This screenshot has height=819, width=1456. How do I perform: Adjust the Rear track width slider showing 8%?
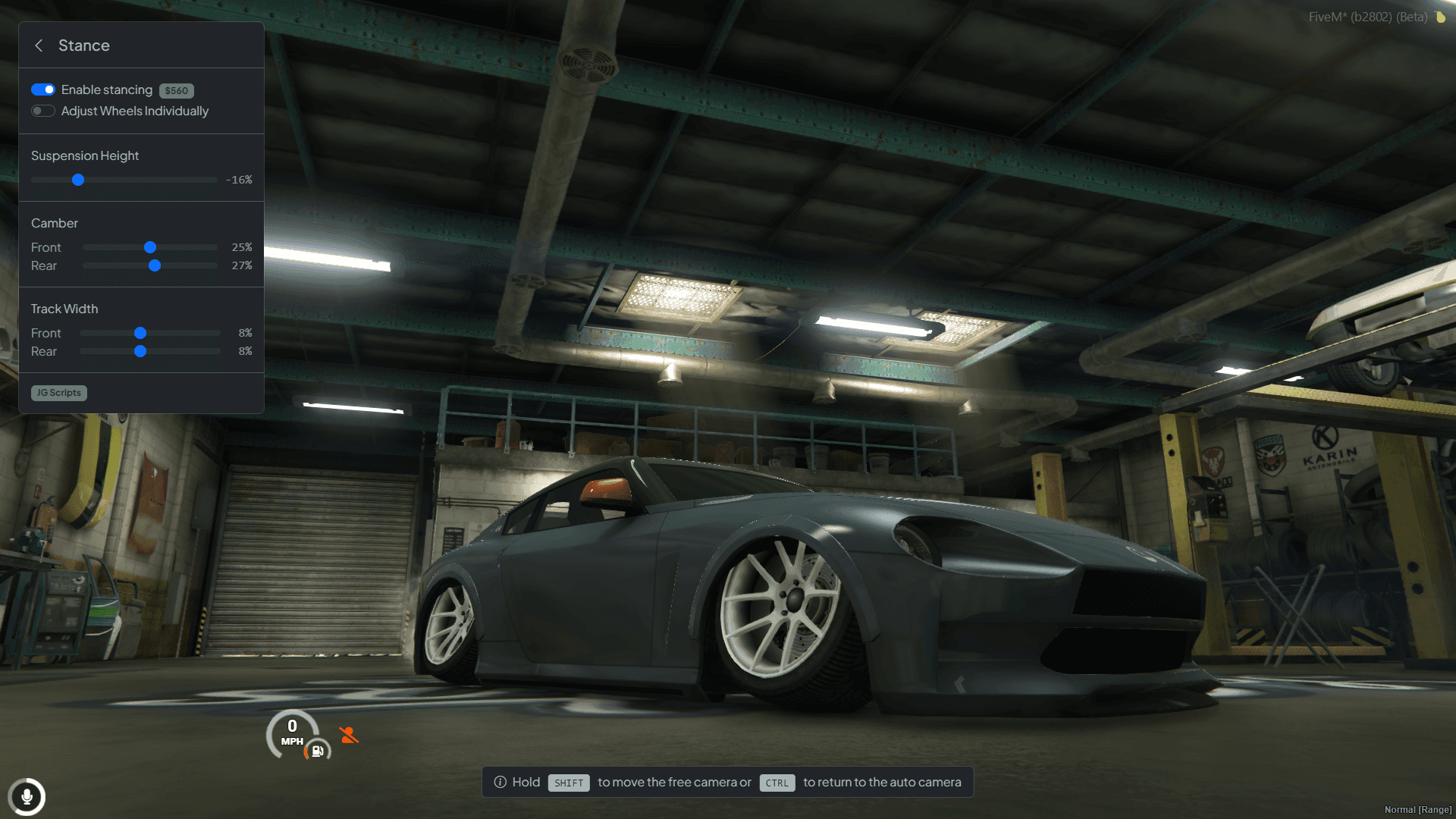(141, 351)
